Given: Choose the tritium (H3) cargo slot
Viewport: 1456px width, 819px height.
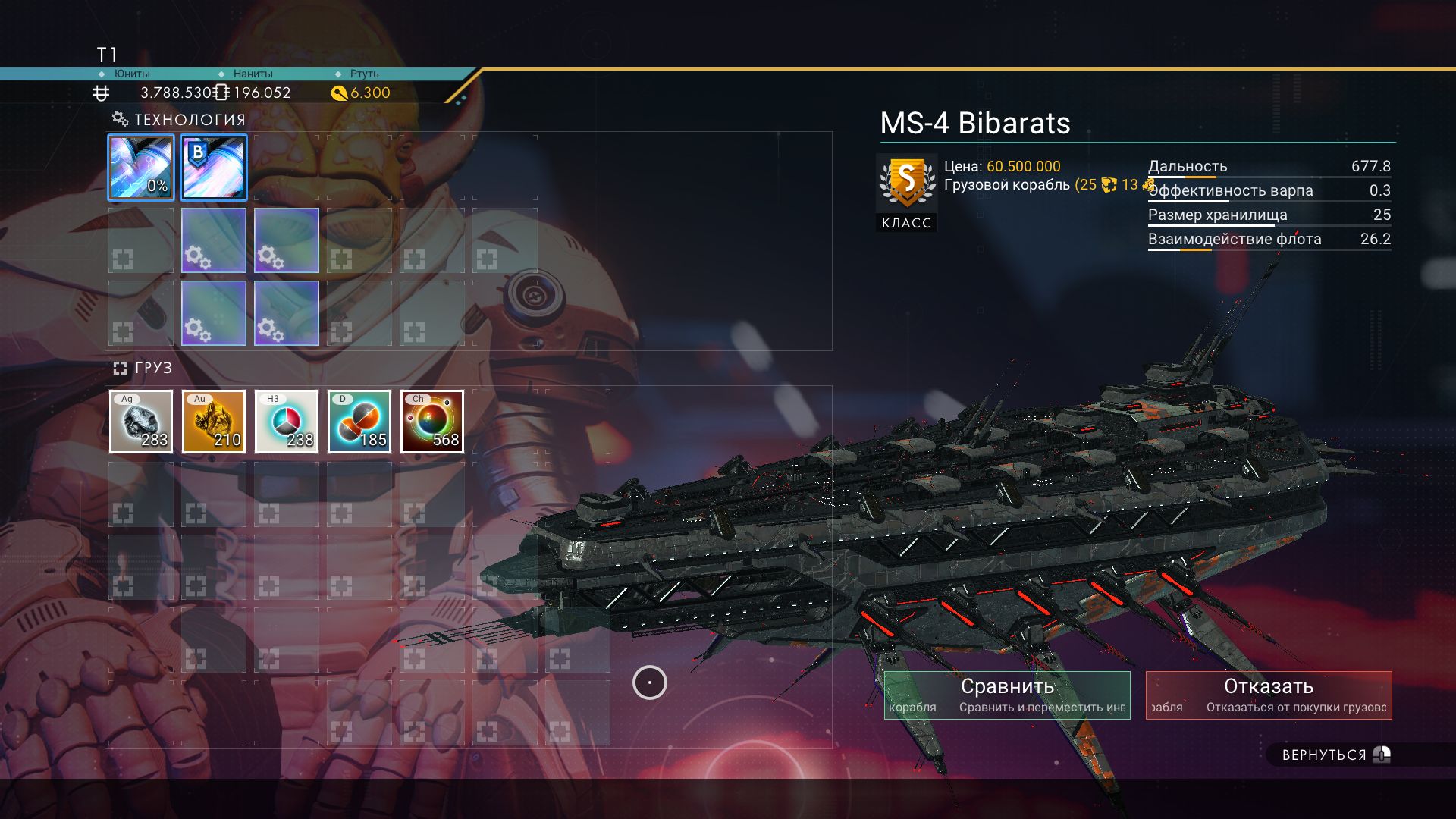Looking at the screenshot, I should tap(287, 422).
